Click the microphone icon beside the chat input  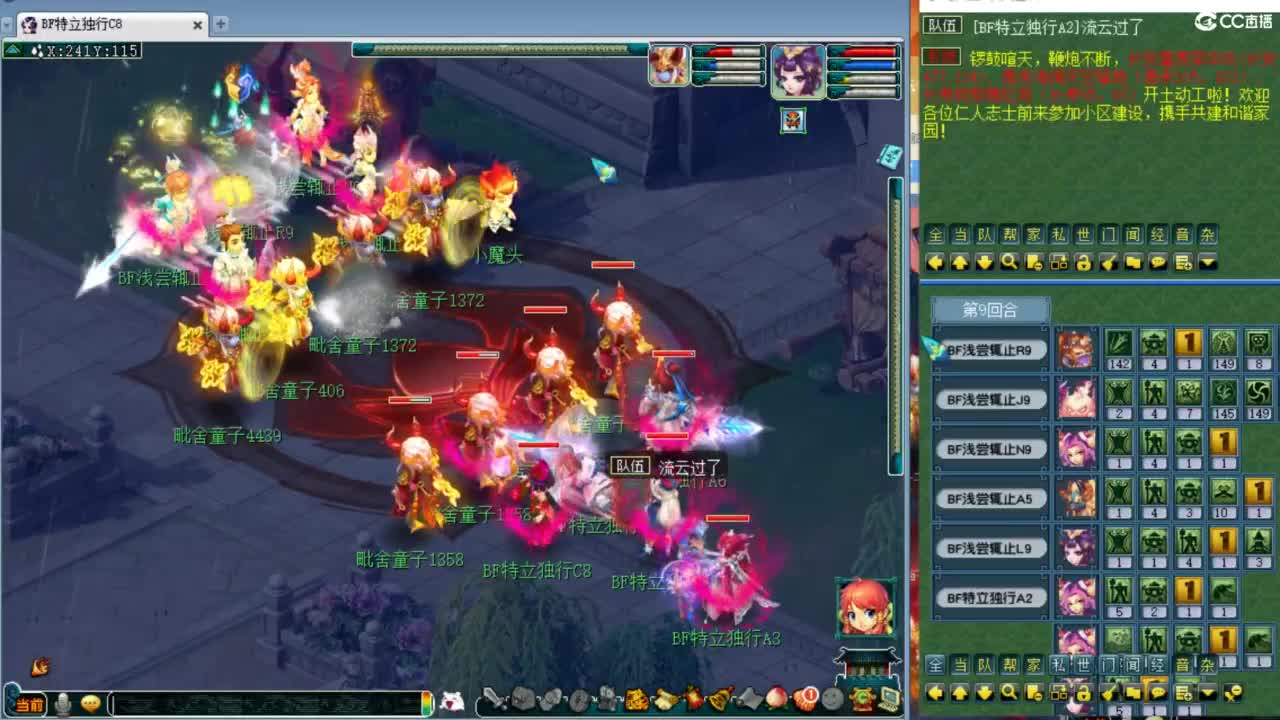[x=62, y=700]
